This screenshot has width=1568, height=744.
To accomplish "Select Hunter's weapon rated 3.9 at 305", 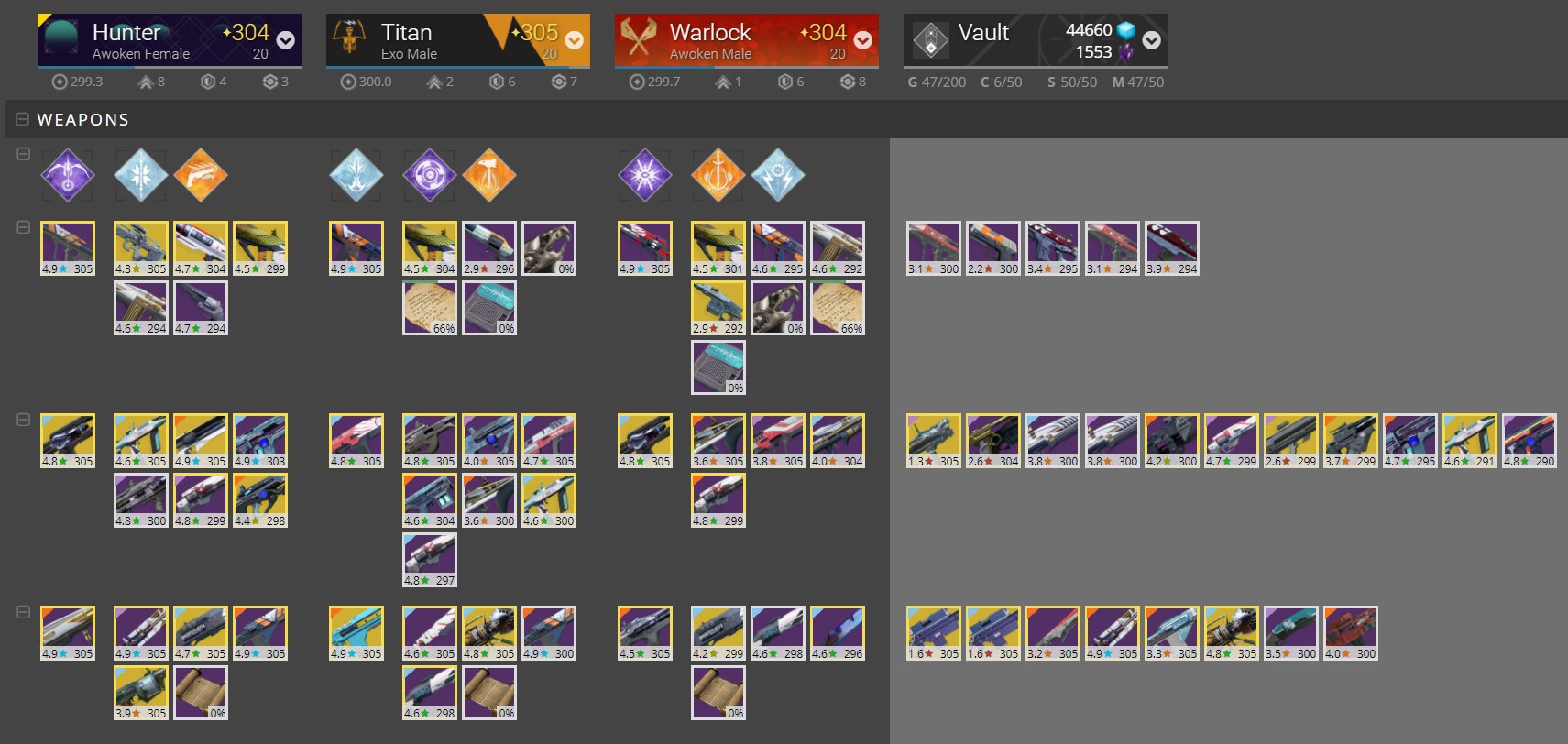I will coord(141,692).
